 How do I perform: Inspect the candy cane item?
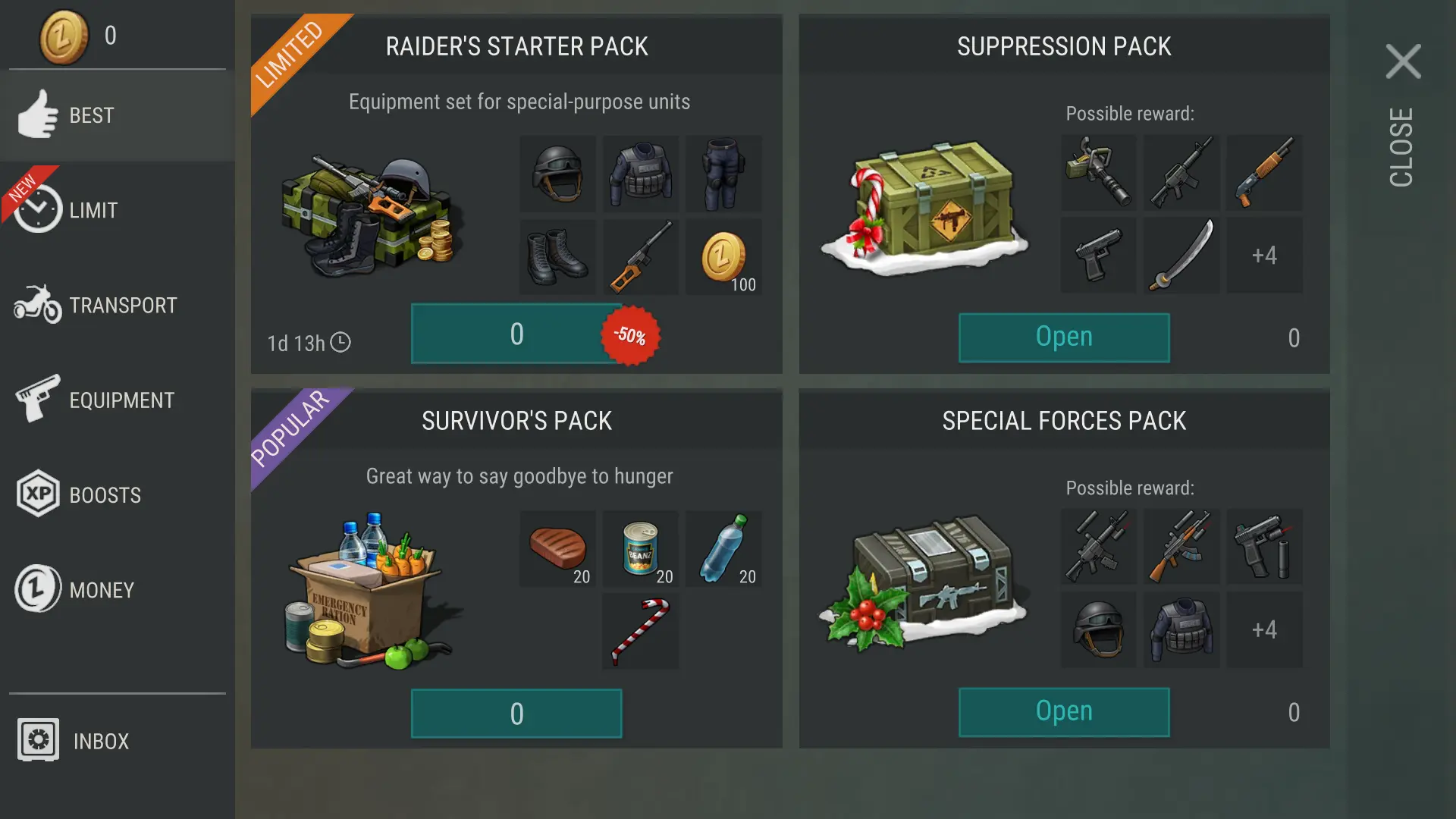tap(641, 631)
